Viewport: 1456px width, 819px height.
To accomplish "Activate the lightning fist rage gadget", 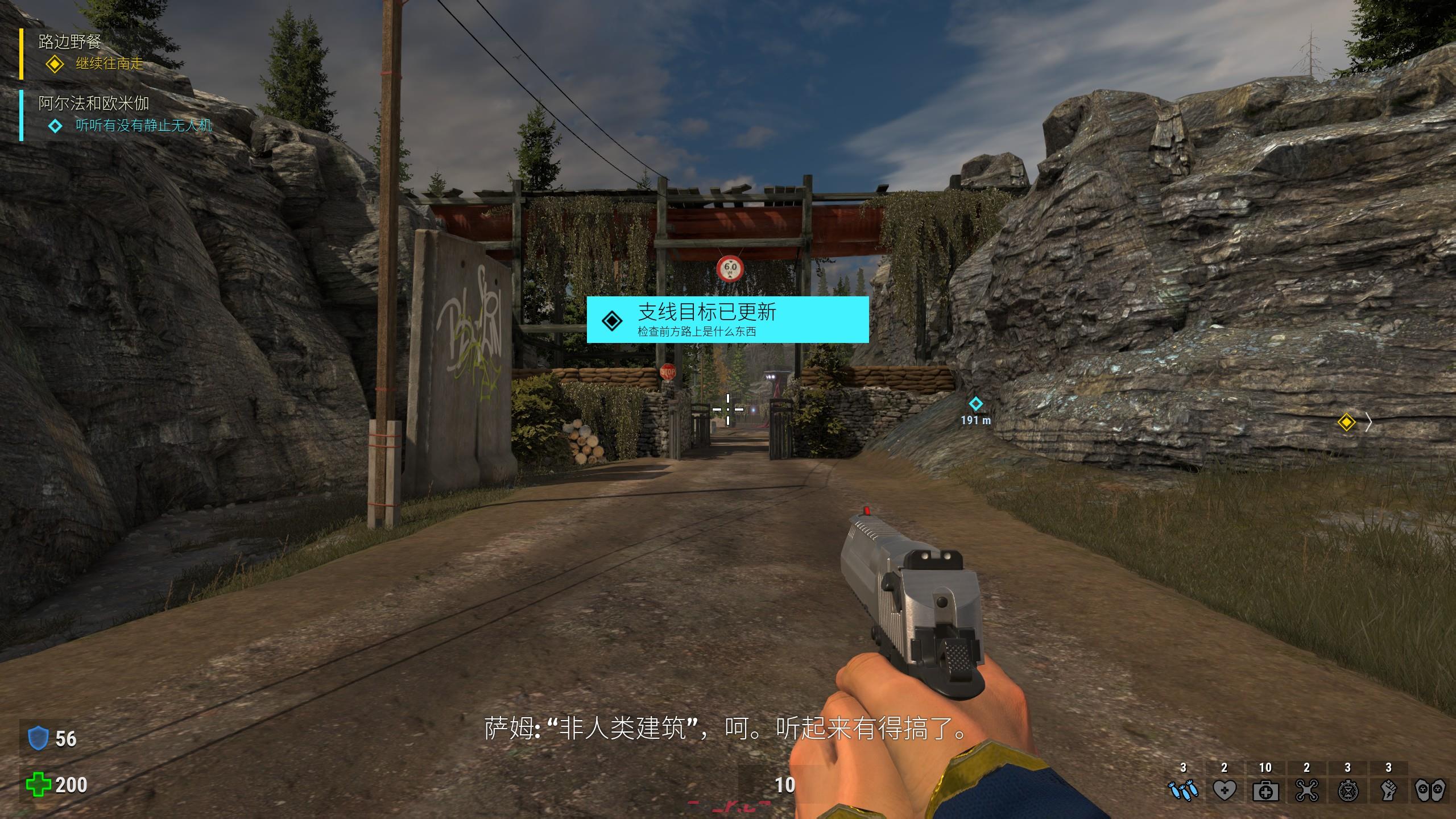I will click(1388, 790).
